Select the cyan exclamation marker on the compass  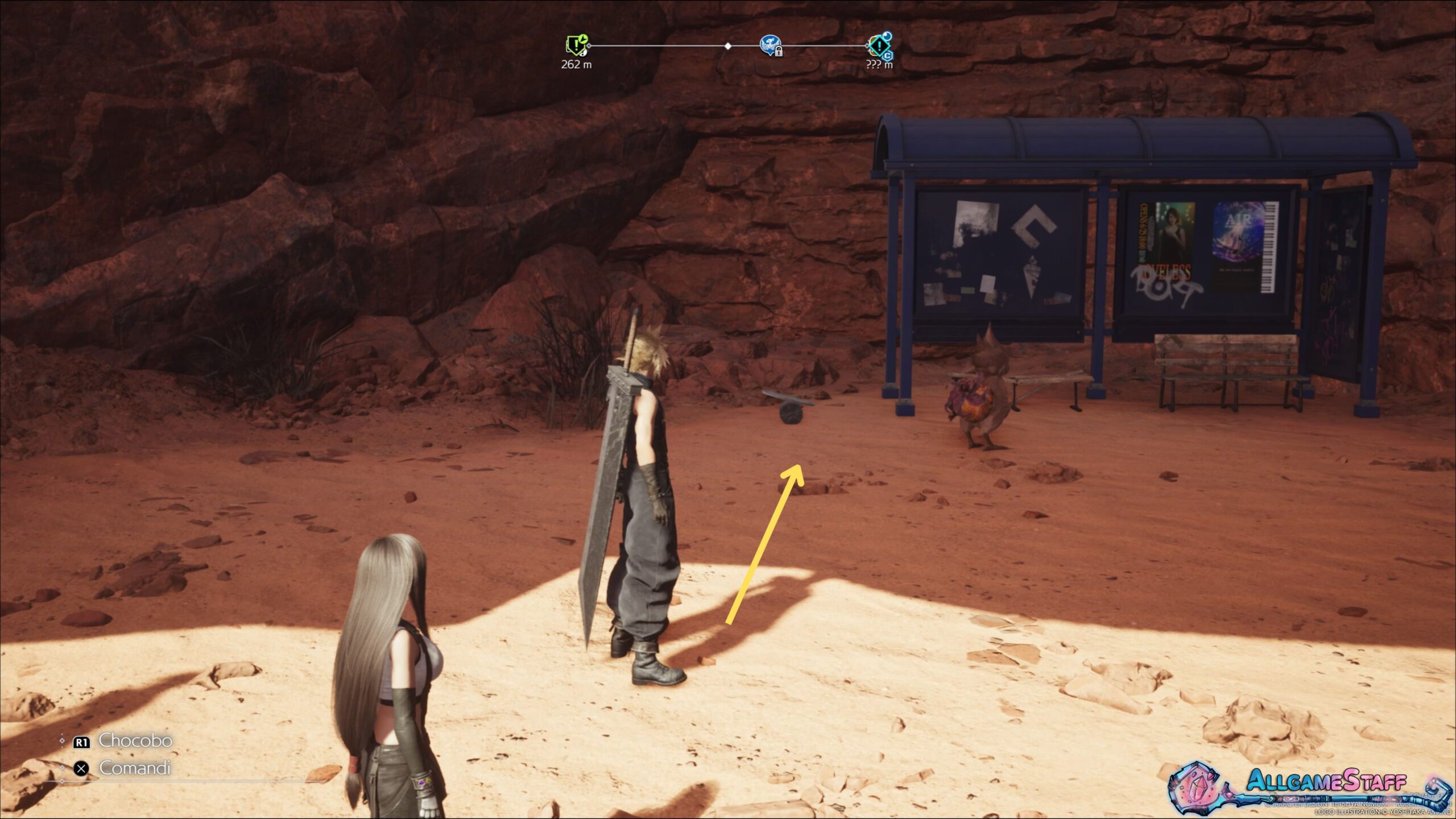click(879, 45)
